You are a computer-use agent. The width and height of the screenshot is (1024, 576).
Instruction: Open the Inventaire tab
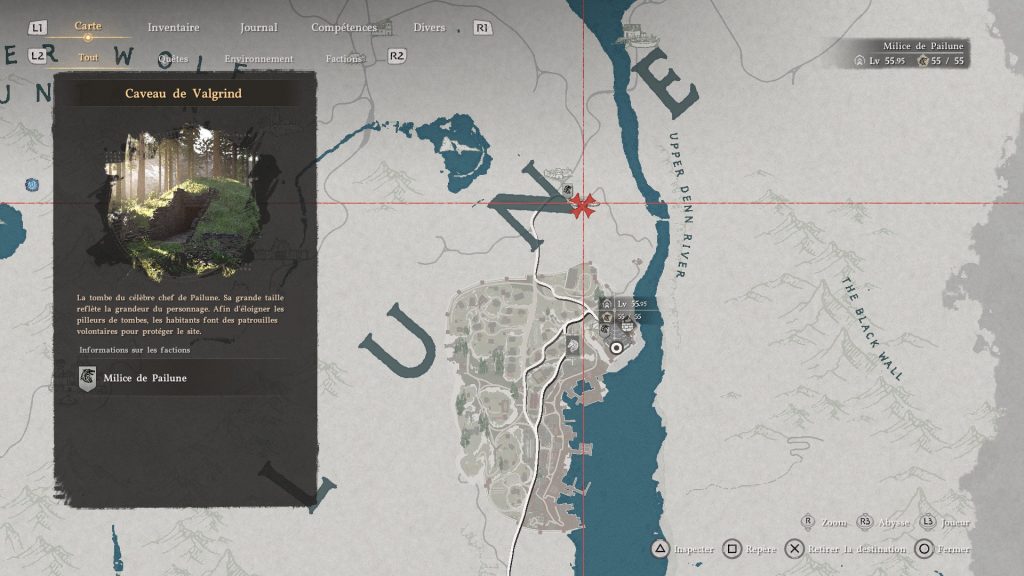pyautogui.click(x=173, y=27)
